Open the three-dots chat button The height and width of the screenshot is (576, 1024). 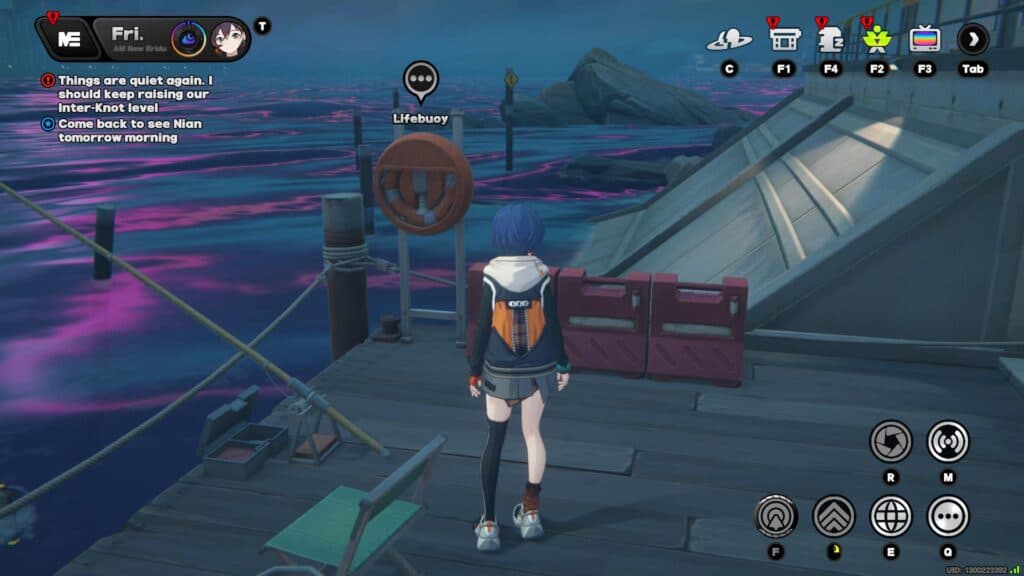tap(948, 516)
